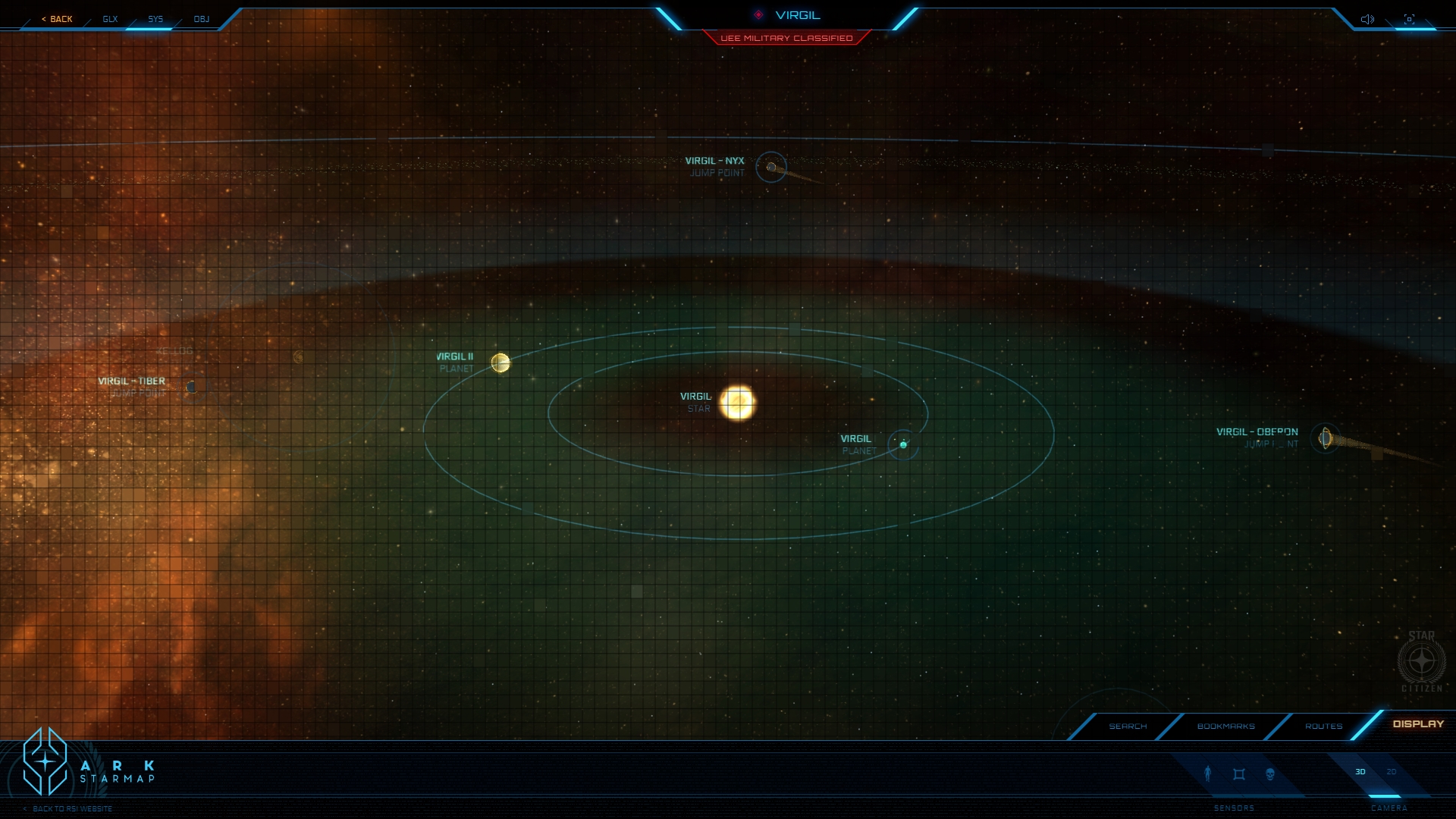Choose the Virgil II planet marker
1456x819 pixels.
click(x=500, y=363)
